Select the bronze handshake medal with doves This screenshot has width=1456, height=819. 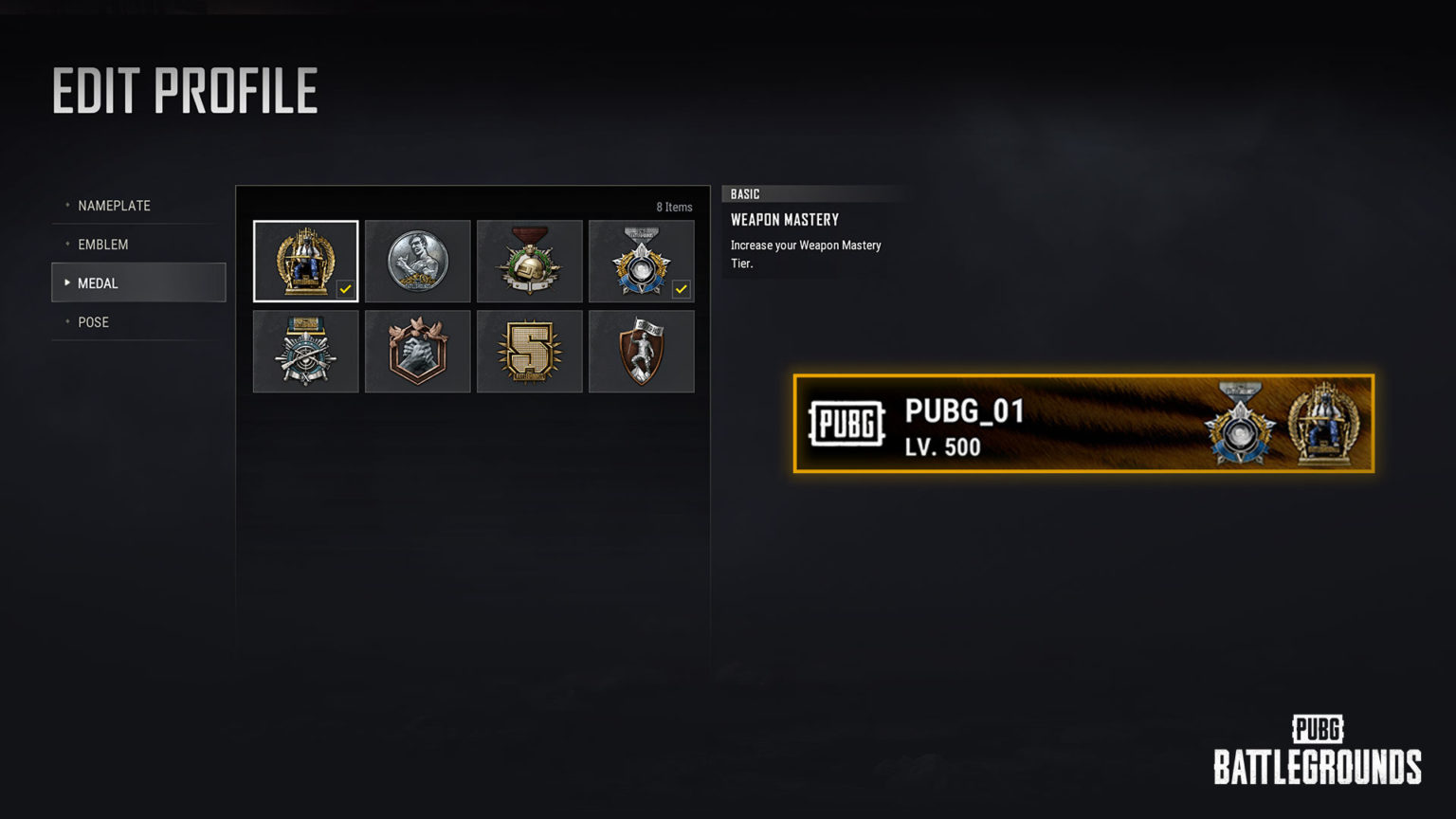417,351
